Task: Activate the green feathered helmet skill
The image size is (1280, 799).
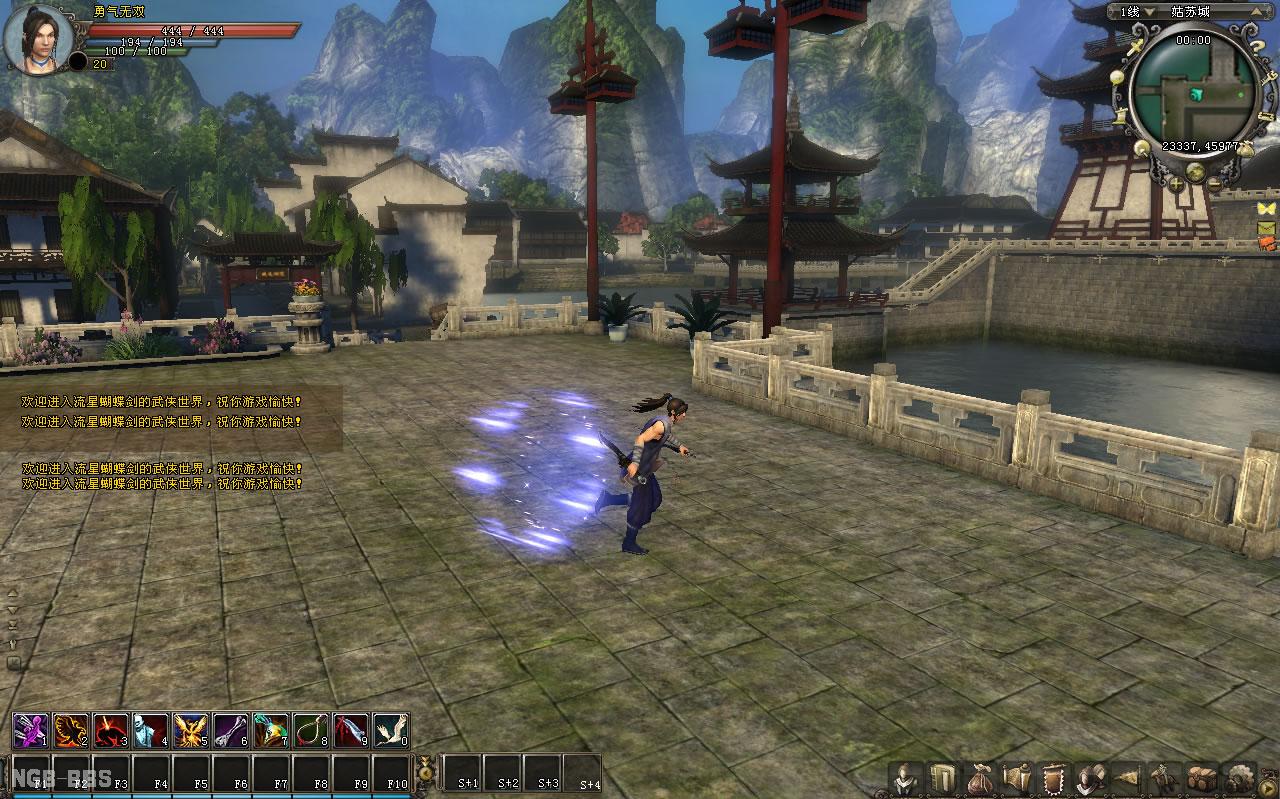Action: (x=270, y=731)
